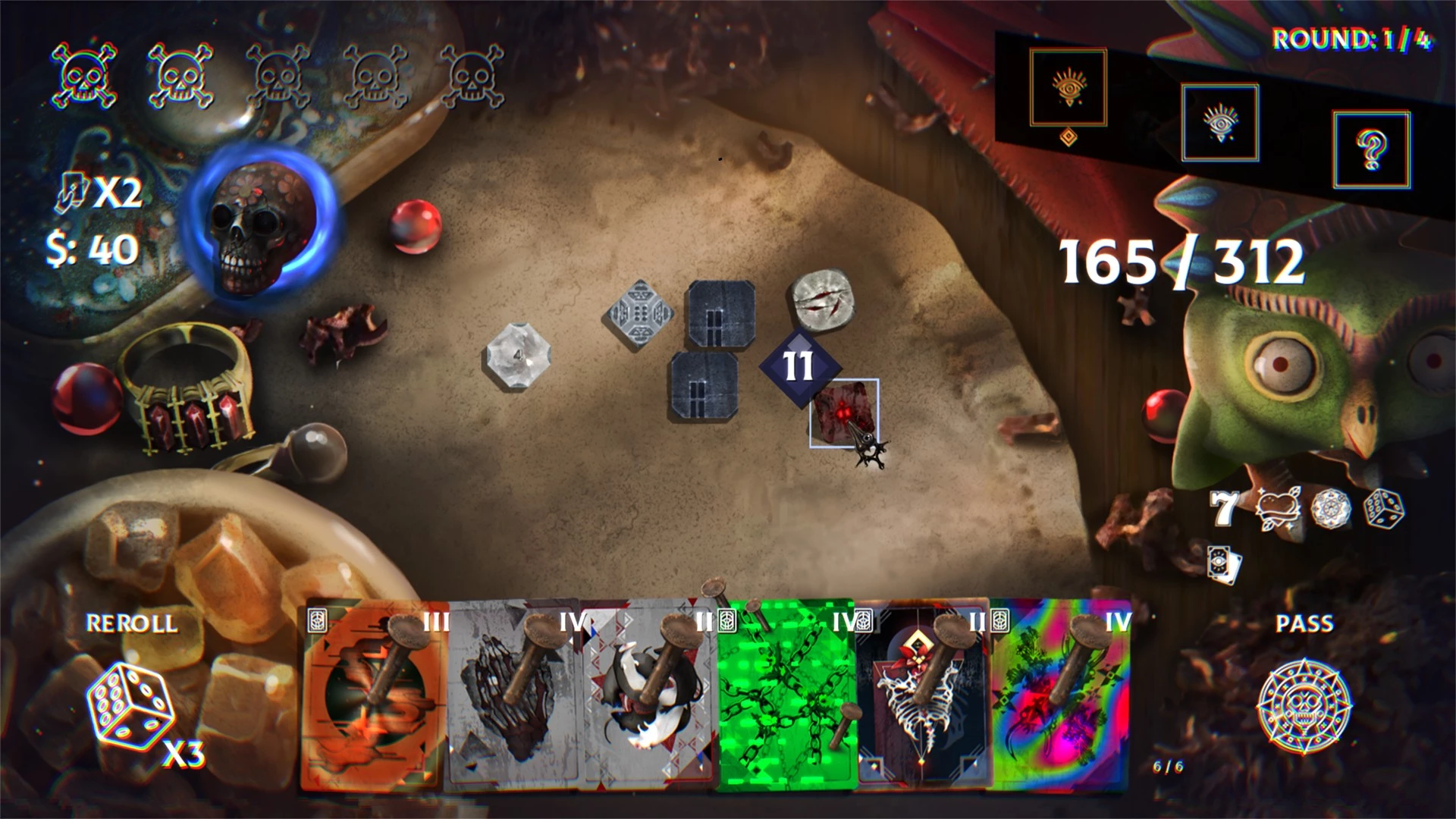Click the sacred heart icon
The image size is (1456, 819).
point(1278,509)
